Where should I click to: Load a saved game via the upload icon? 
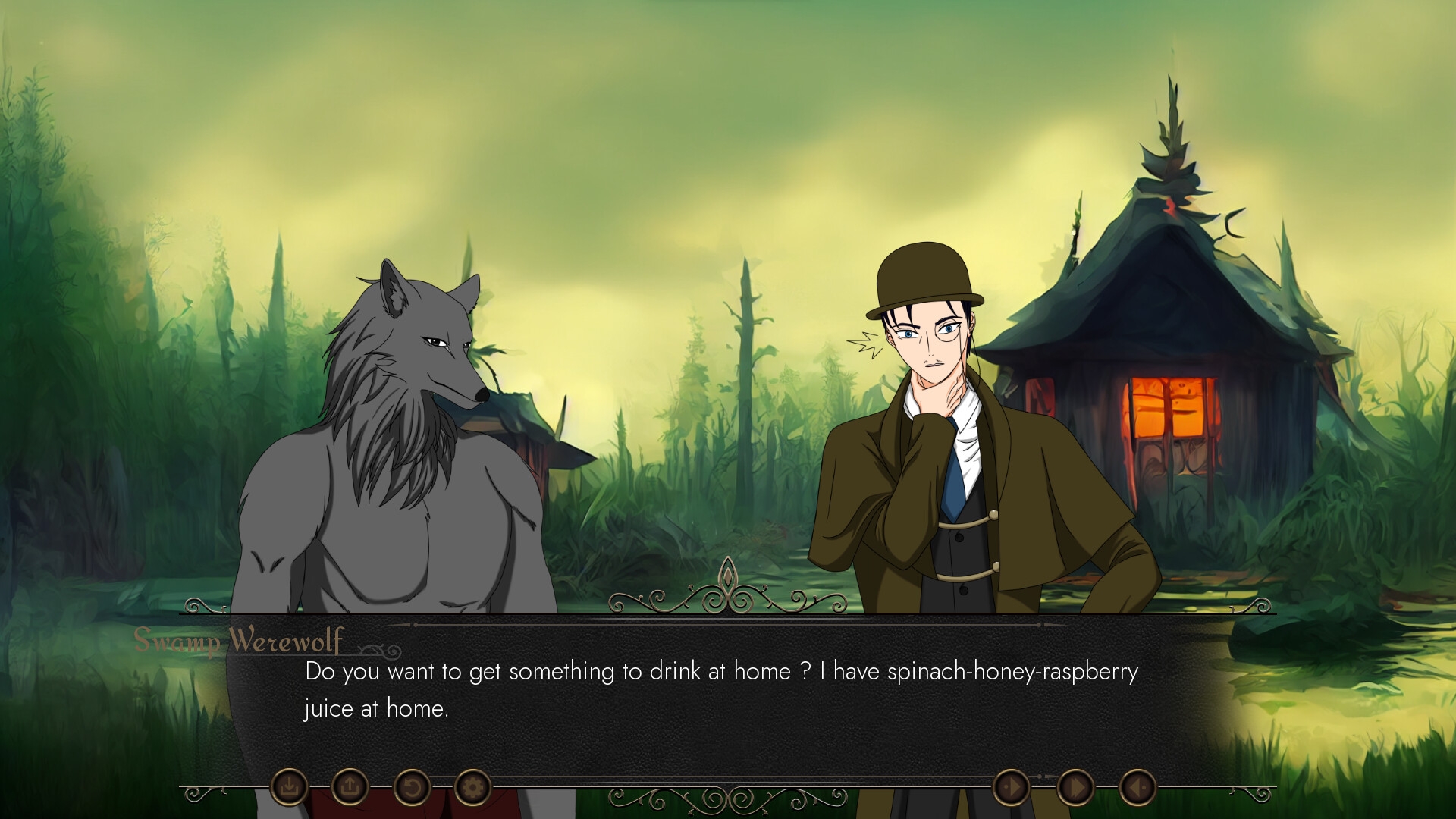point(350,789)
